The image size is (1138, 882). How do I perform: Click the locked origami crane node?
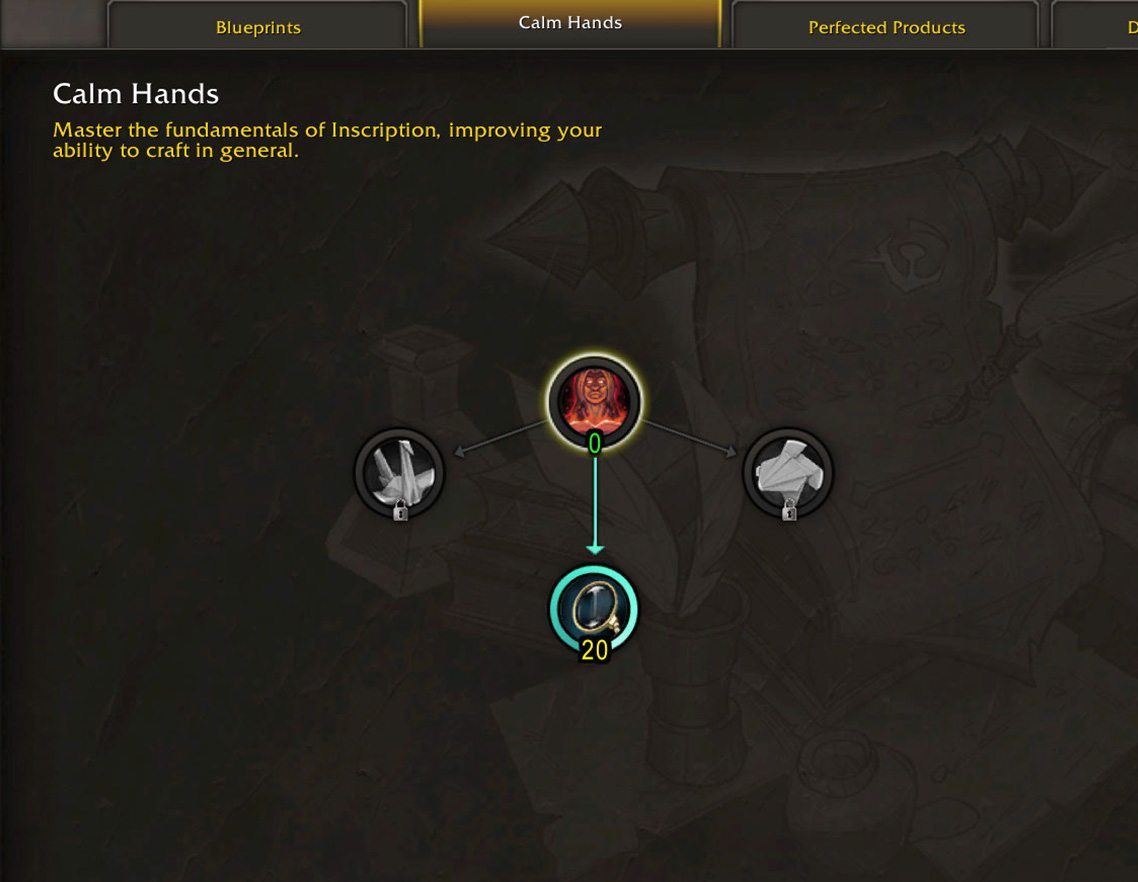tap(399, 473)
